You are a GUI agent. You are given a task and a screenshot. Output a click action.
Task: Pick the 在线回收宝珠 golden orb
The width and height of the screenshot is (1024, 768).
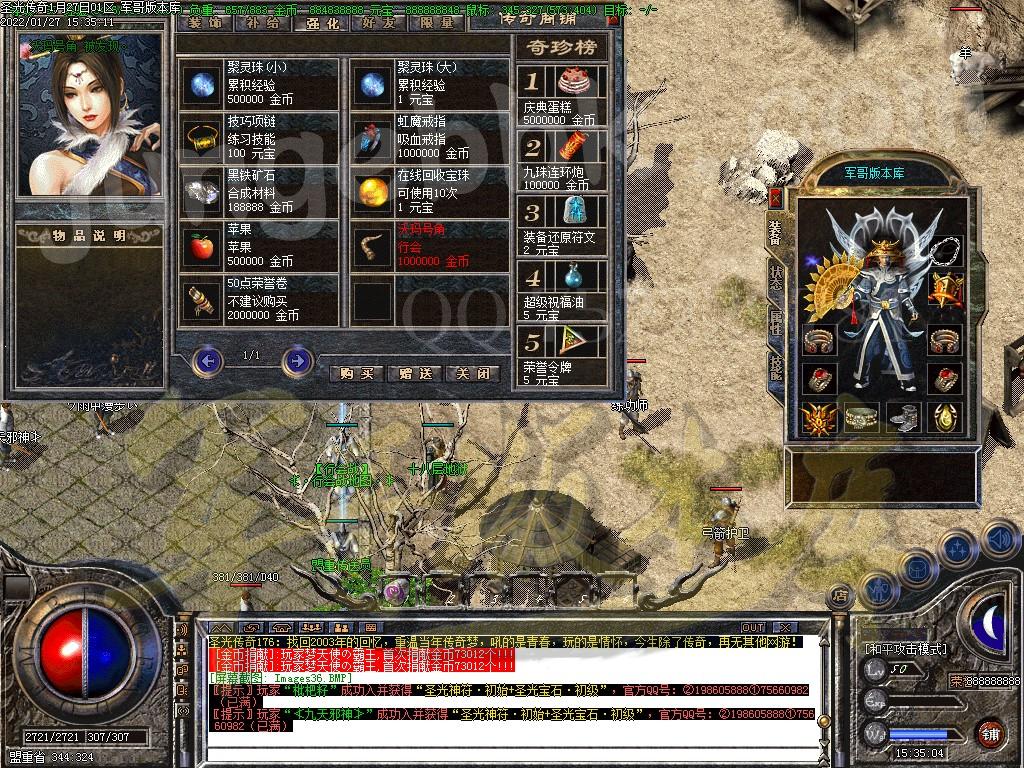374,192
